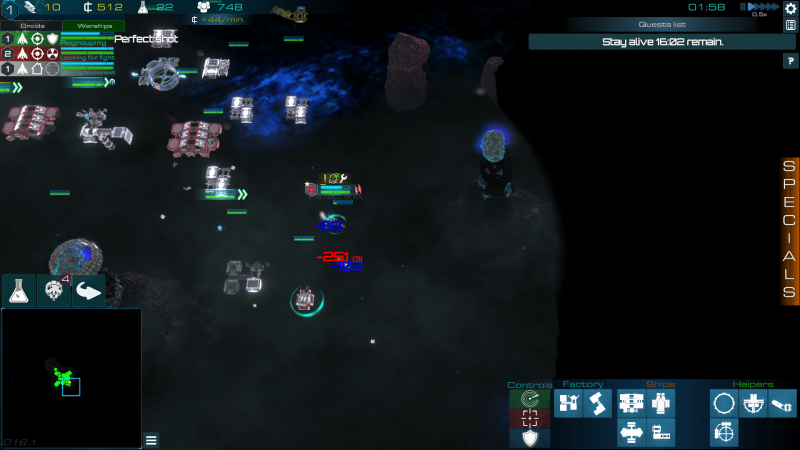The height and width of the screenshot is (450, 800).
Task: Select the Regrouping warship squad row
Action: pyautogui.click(x=60, y=39)
